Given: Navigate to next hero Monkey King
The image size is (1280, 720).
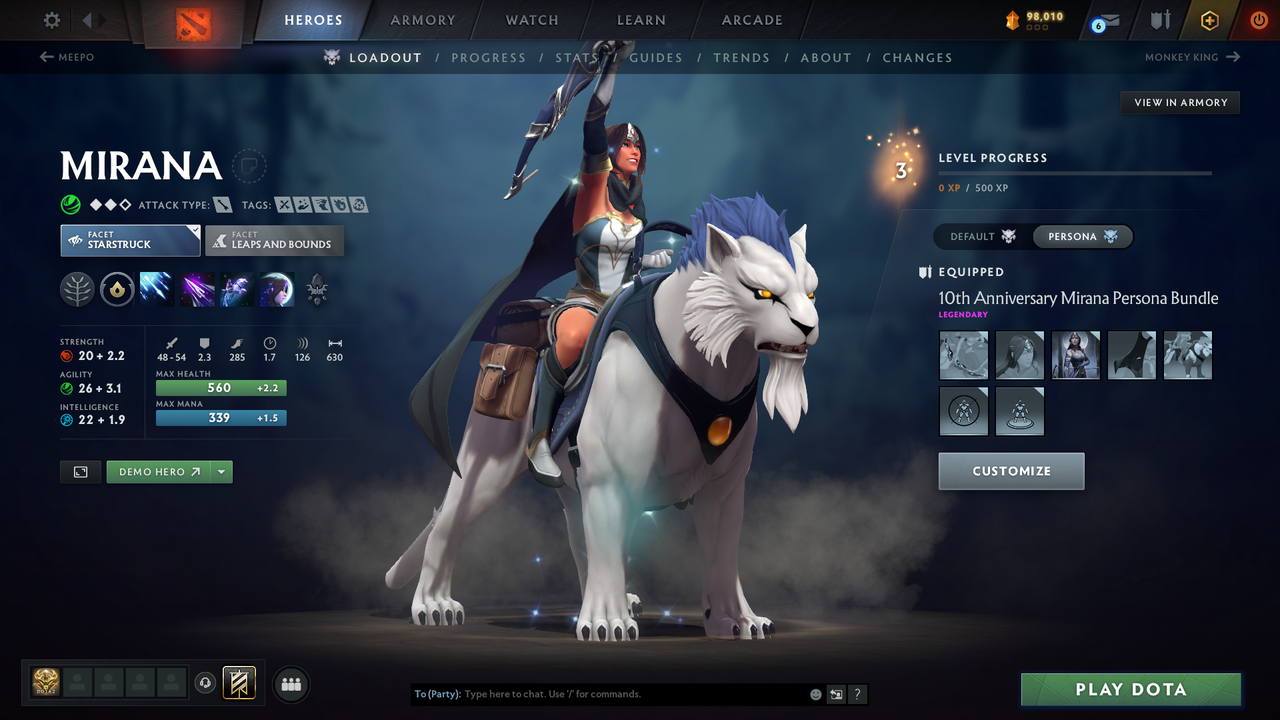Looking at the screenshot, I should 1192,58.
